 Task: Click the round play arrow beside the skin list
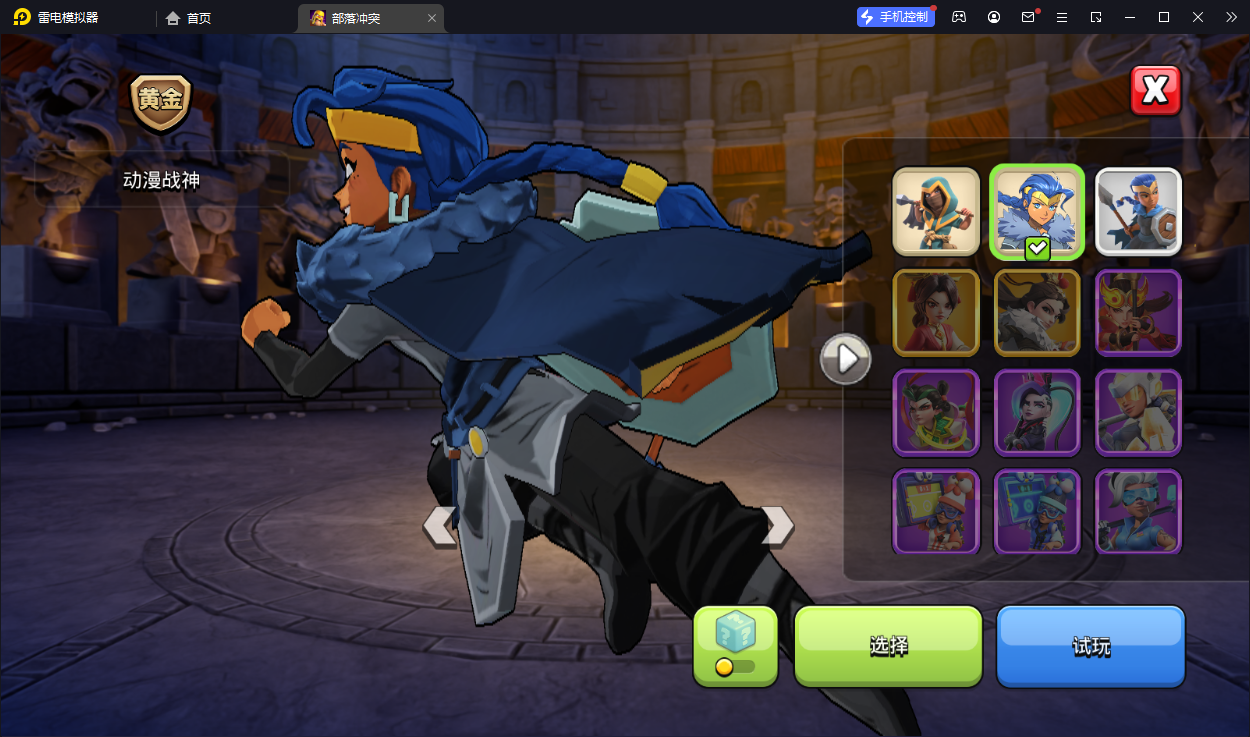coord(846,359)
